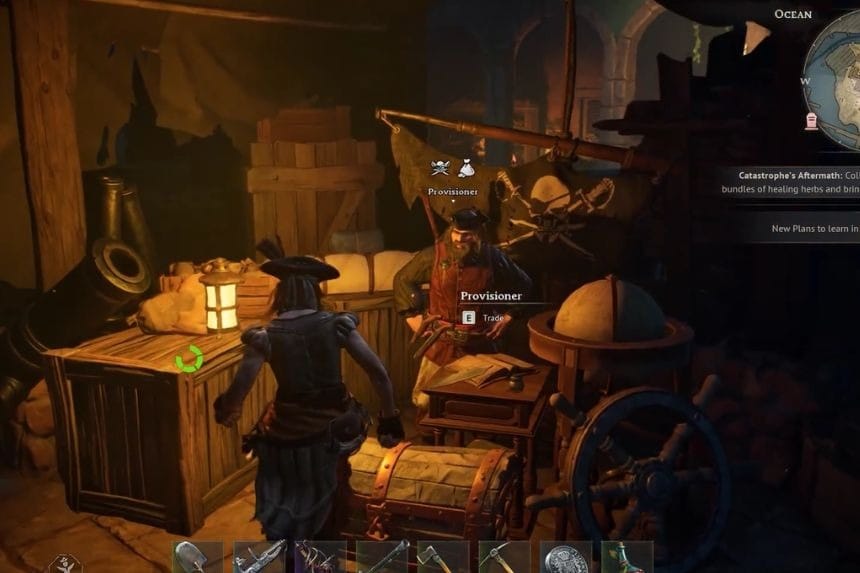The width and height of the screenshot is (860, 573).
Task: Select the spiked trap hotbar slot
Action: coord(320,558)
